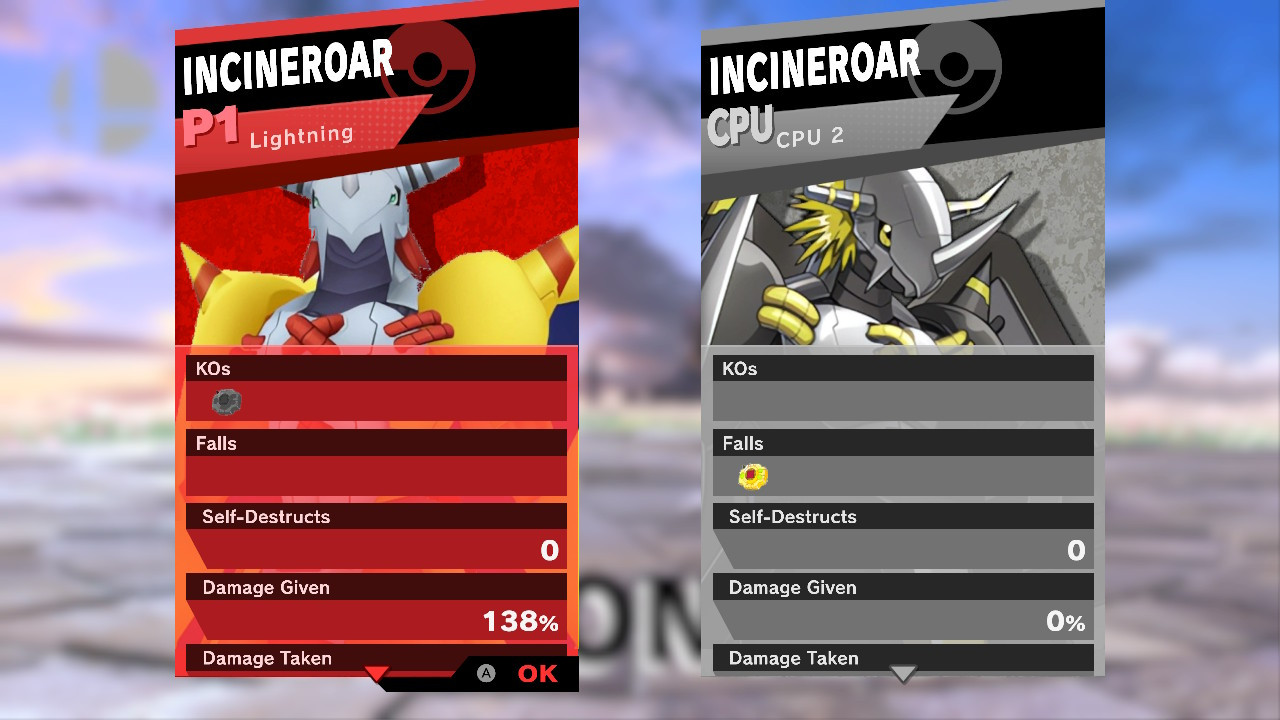1280x720 pixels.
Task: Select the CPU 2 label on CPU's card
Action: coord(809,136)
